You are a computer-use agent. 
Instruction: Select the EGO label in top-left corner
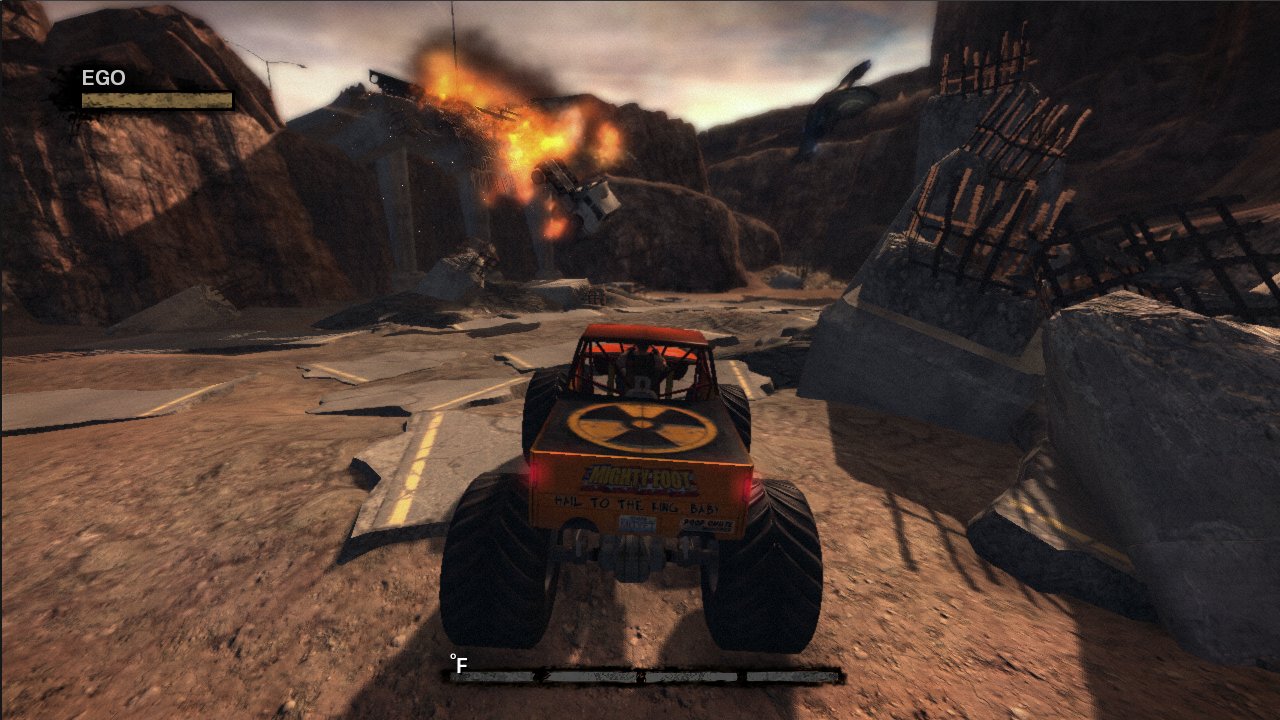point(104,76)
